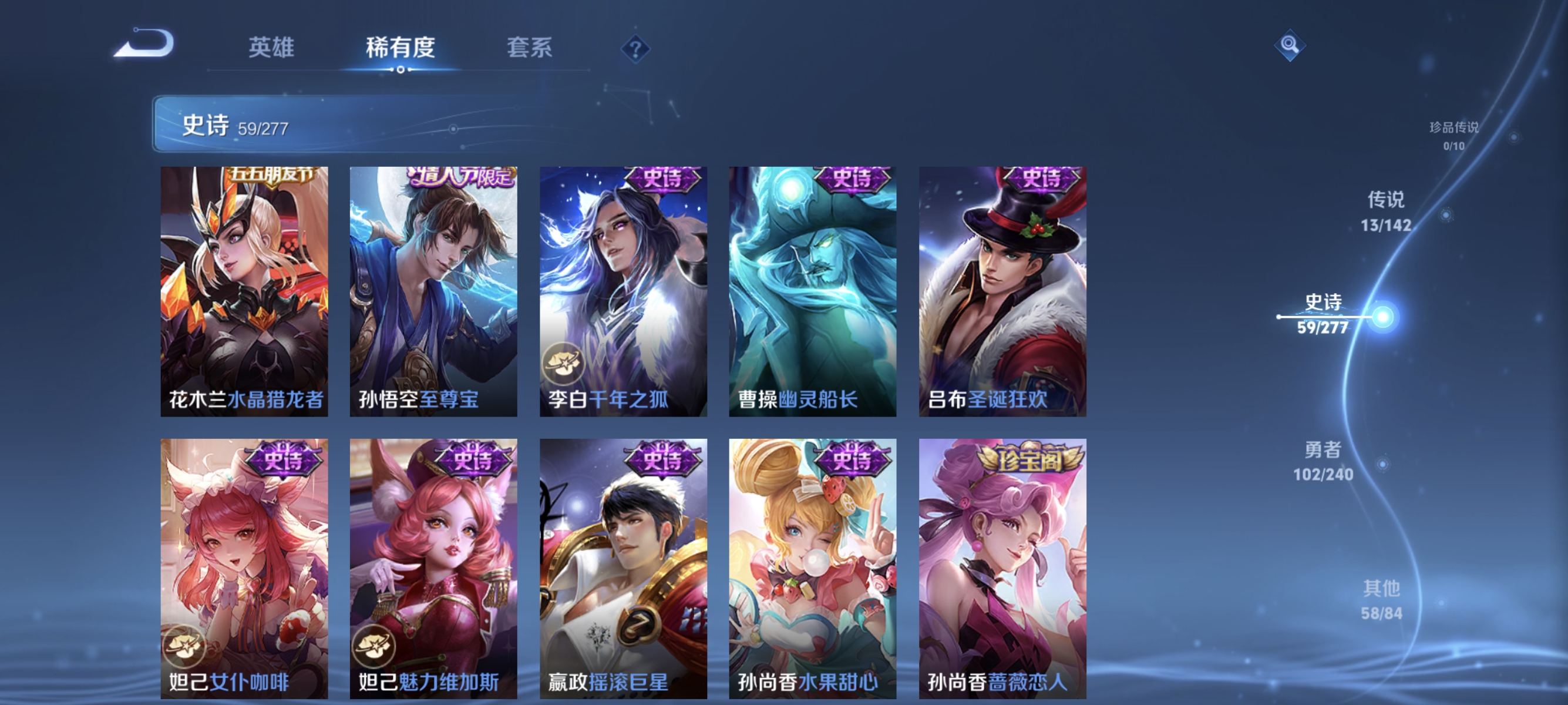Click the slider dot under 稀有度 tab
This screenshot has height=705, width=1568.
(400, 69)
